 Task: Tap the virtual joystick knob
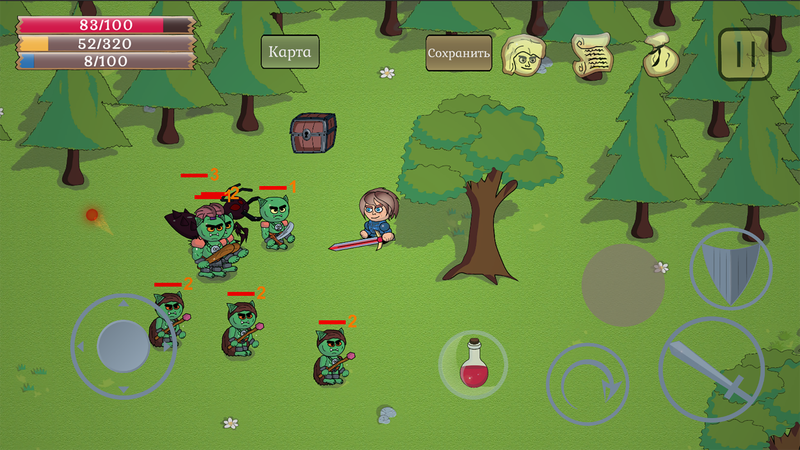coord(124,346)
